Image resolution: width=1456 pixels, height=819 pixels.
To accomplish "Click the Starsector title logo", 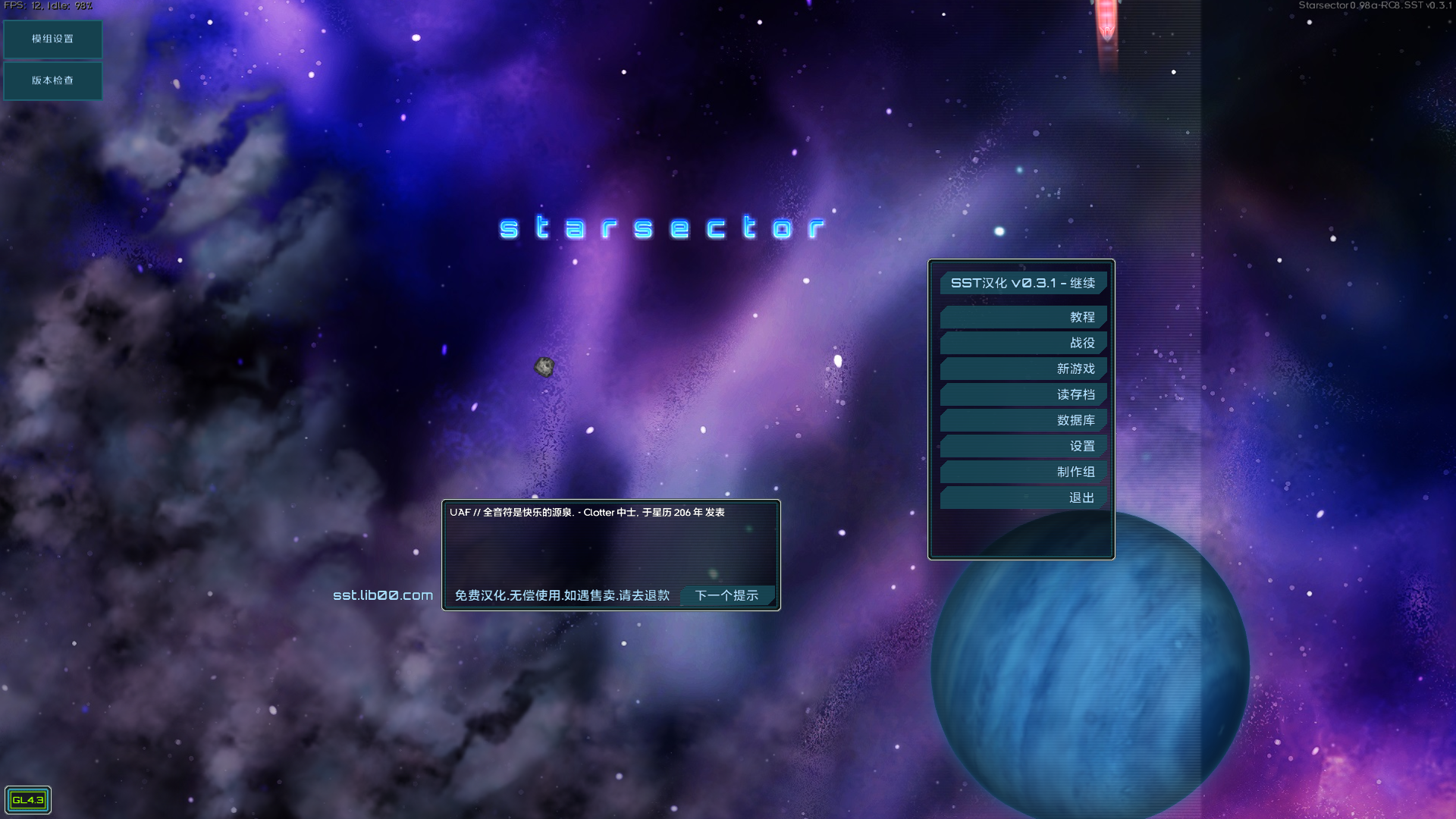I will click(663, 227).
